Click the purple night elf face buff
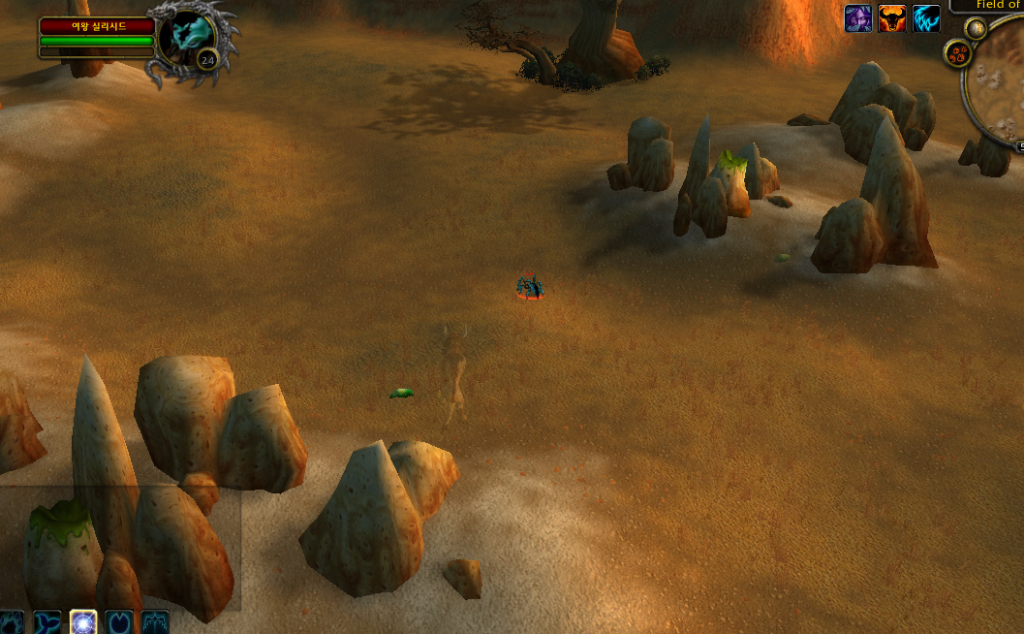Image resolution: width=1024 pixels, height=634 pixels. pyautogui.click(x=858, y=18)
